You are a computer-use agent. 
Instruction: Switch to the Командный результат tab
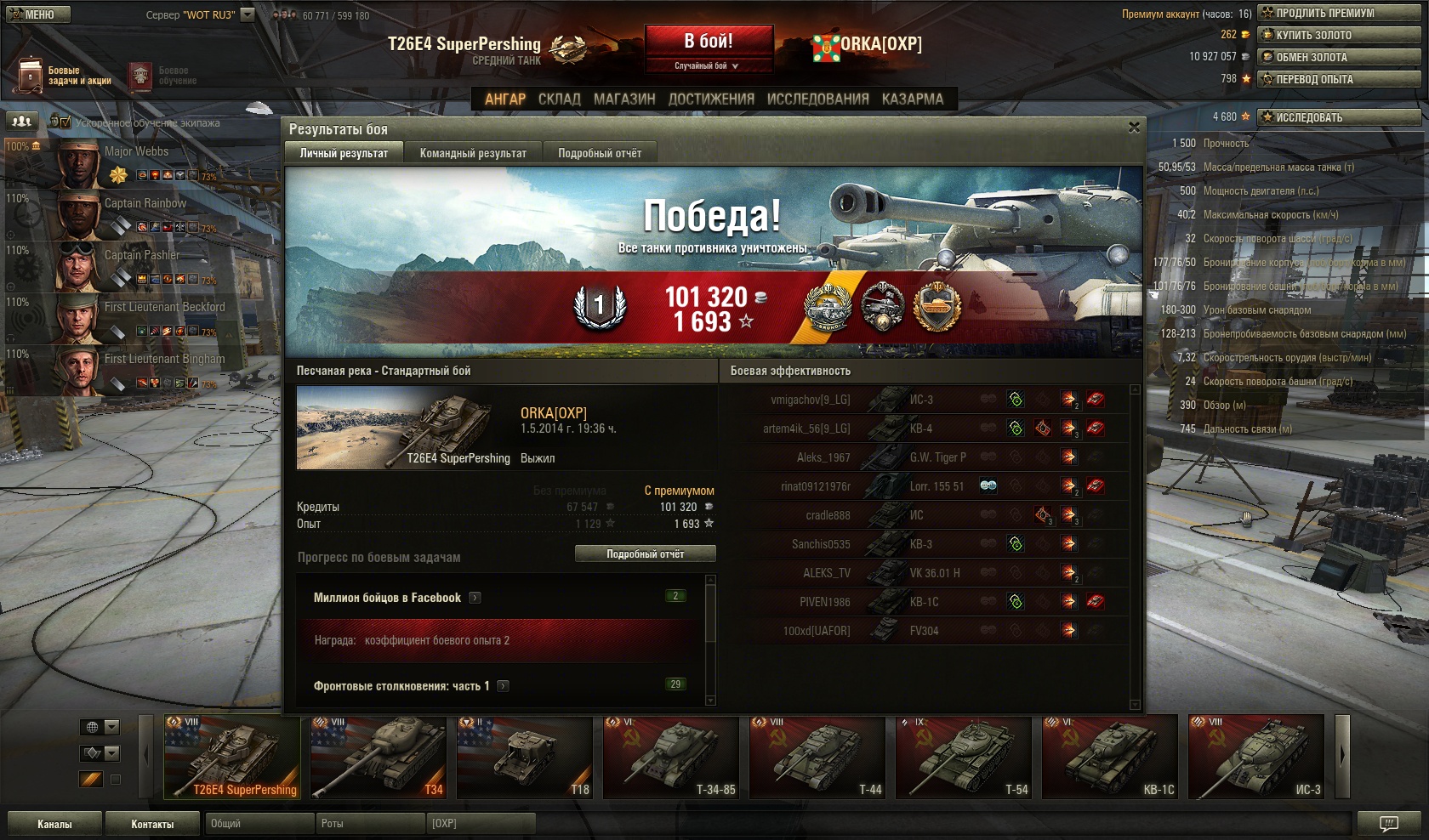473,153
